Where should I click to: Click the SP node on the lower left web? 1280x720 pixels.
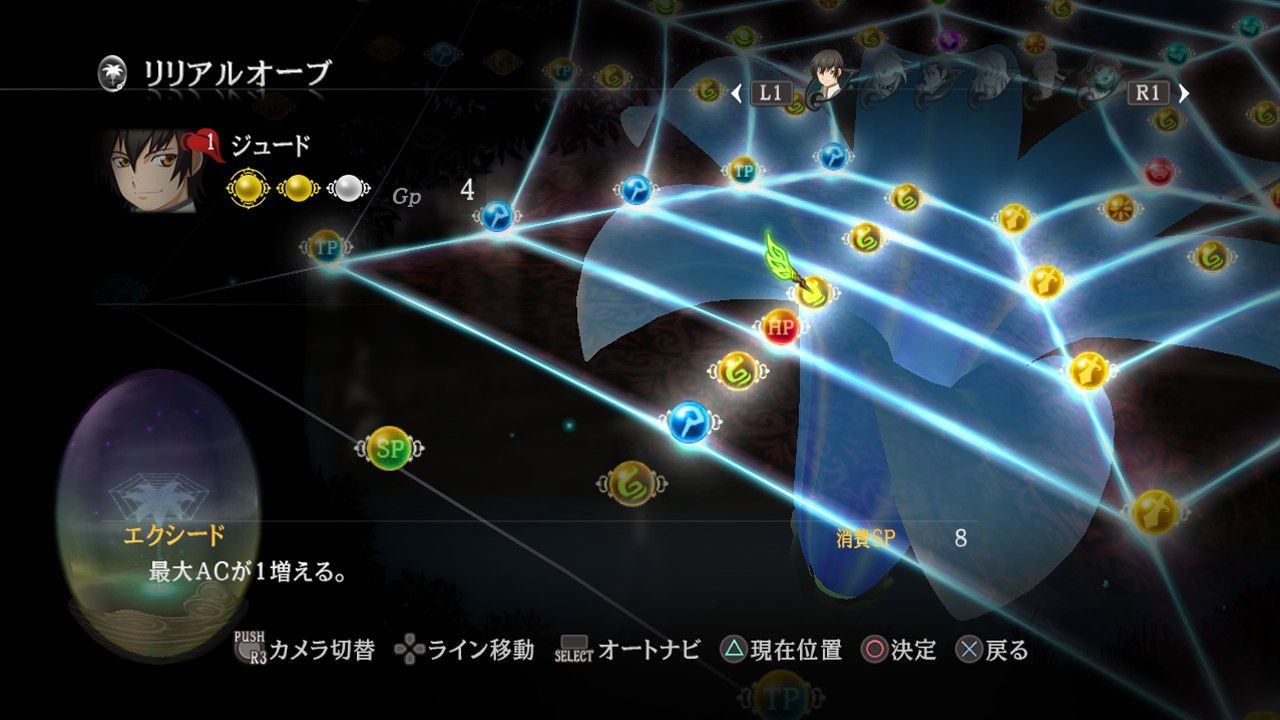pyautogui.click(x=389, y=446)
